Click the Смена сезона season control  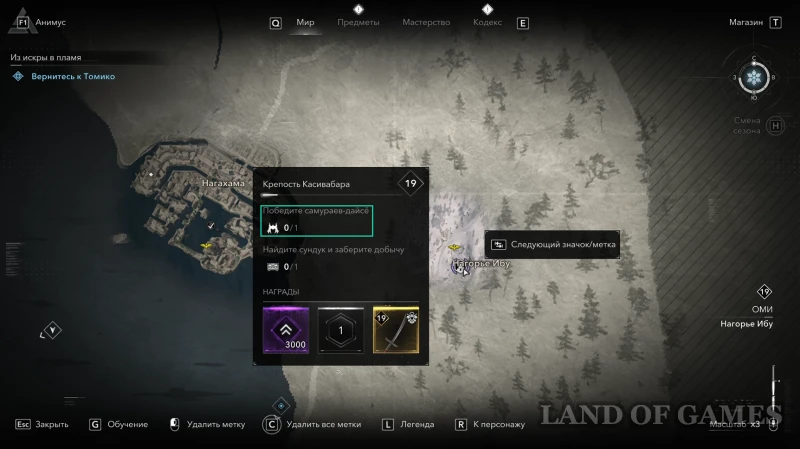click(747, 126)
